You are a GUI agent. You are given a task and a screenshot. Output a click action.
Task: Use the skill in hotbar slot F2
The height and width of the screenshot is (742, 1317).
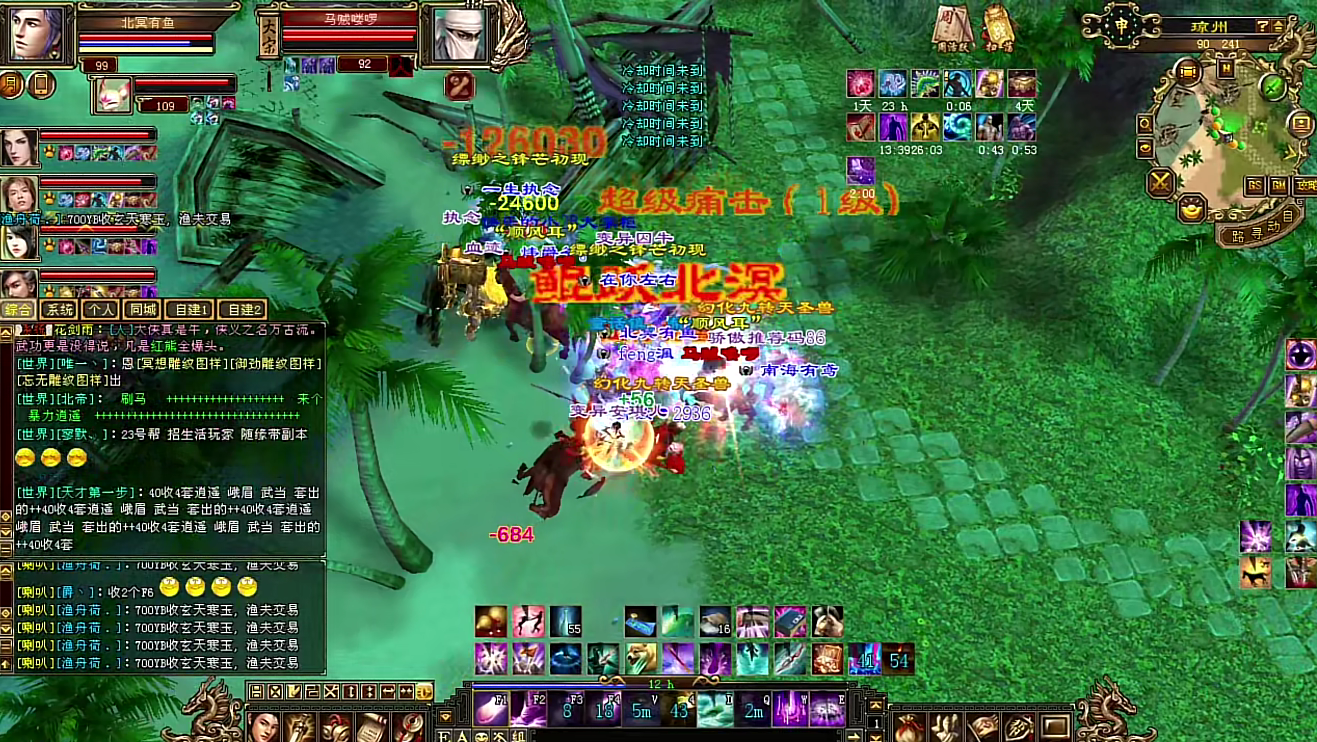528,708
